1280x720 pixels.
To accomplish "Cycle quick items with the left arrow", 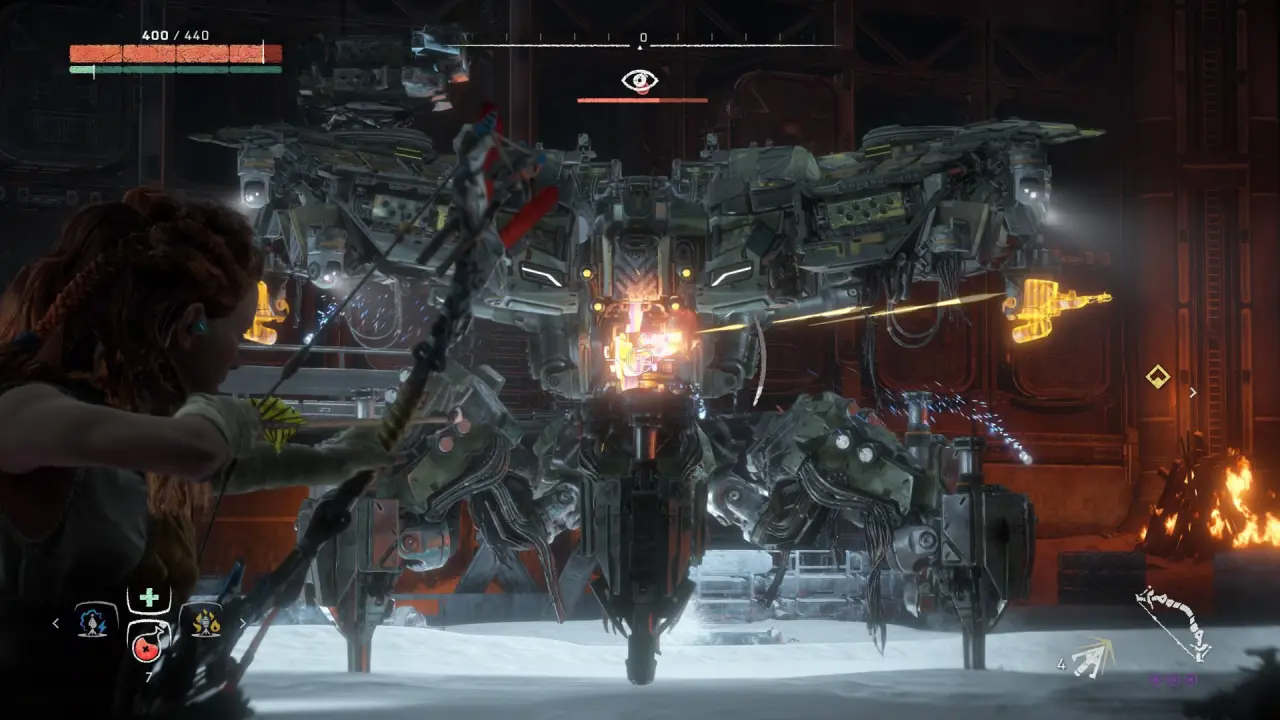I will coord(56,623).
